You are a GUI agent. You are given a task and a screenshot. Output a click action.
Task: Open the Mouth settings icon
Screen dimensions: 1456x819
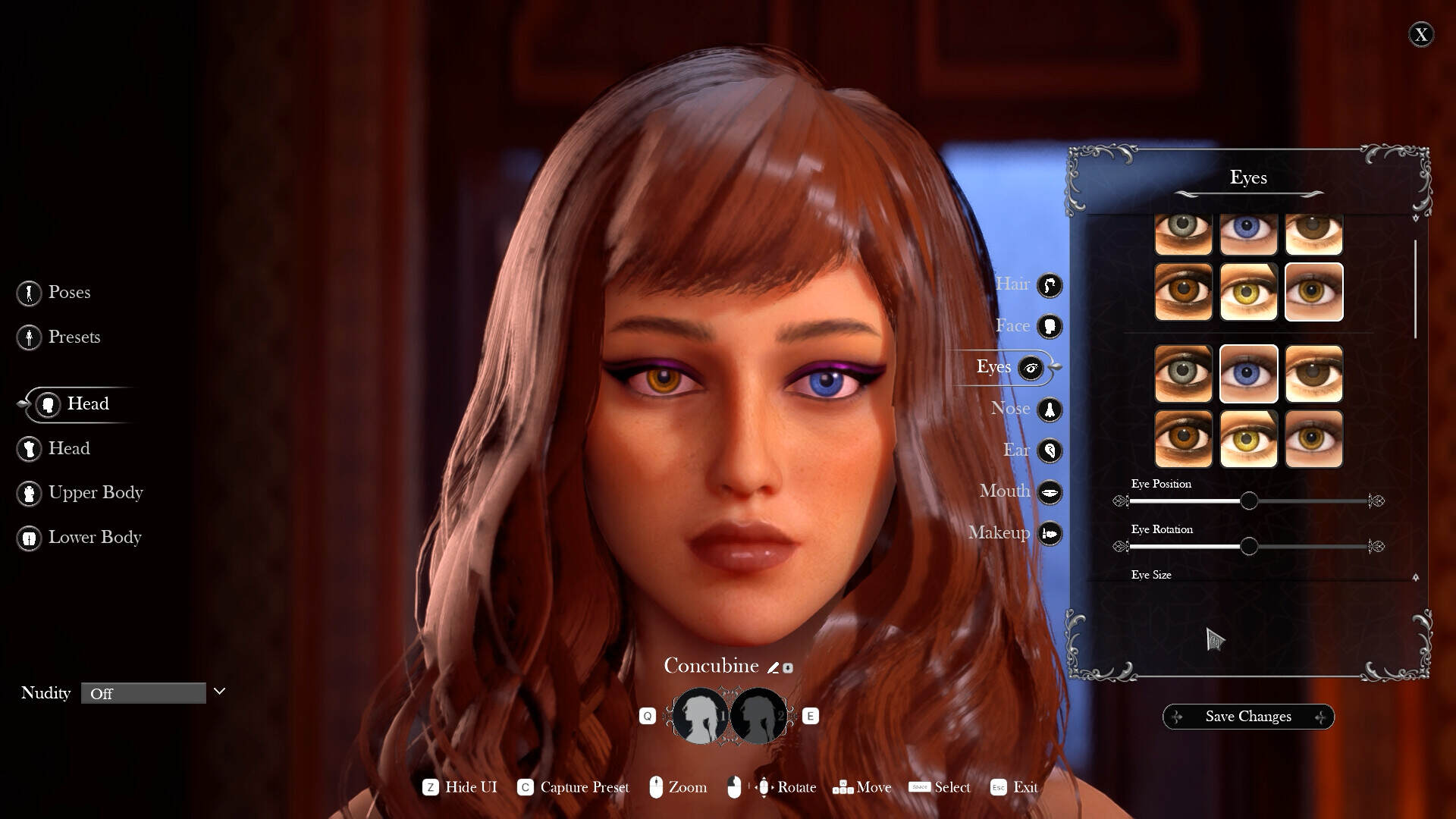1050,491
